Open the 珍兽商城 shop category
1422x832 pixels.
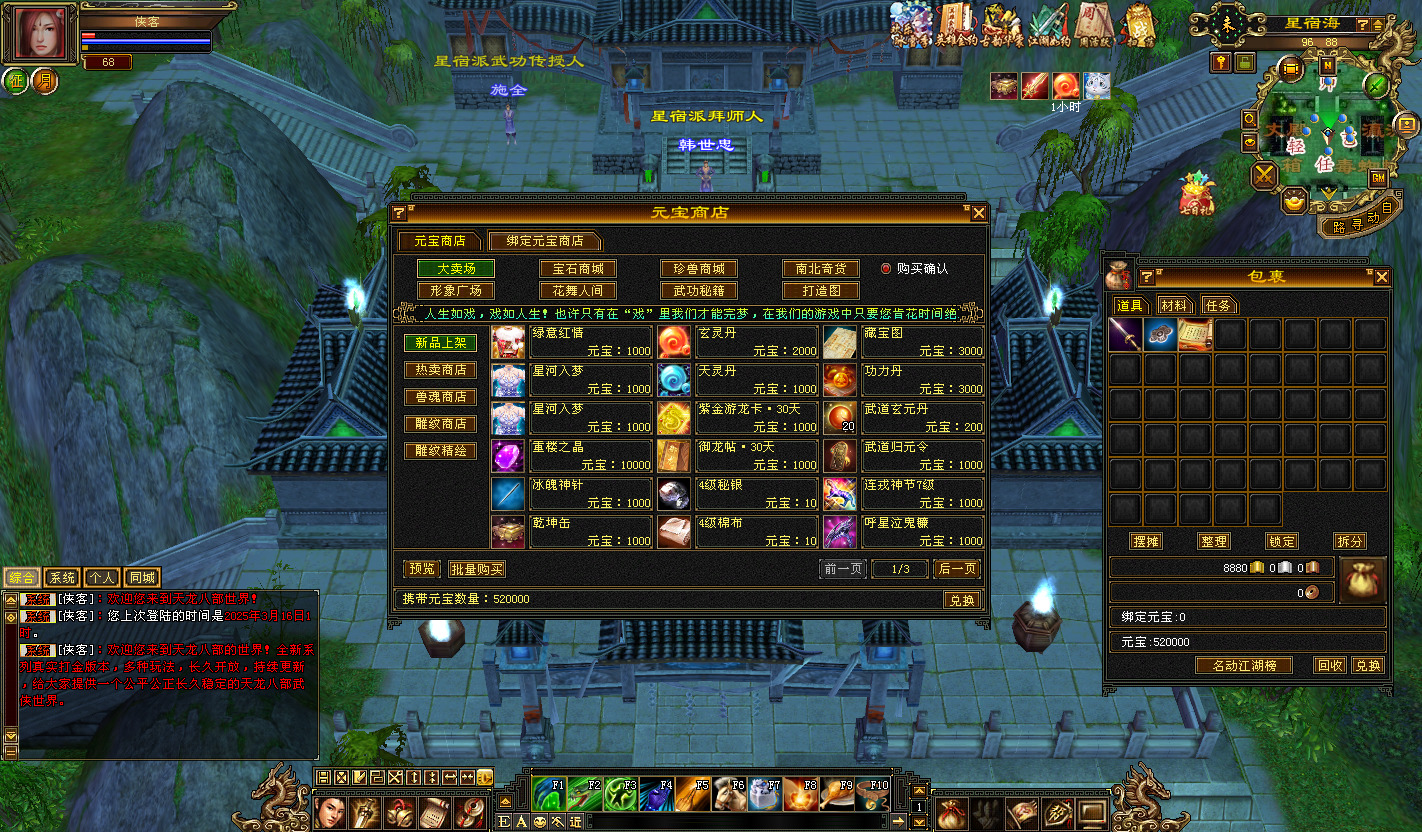(698, 269)
